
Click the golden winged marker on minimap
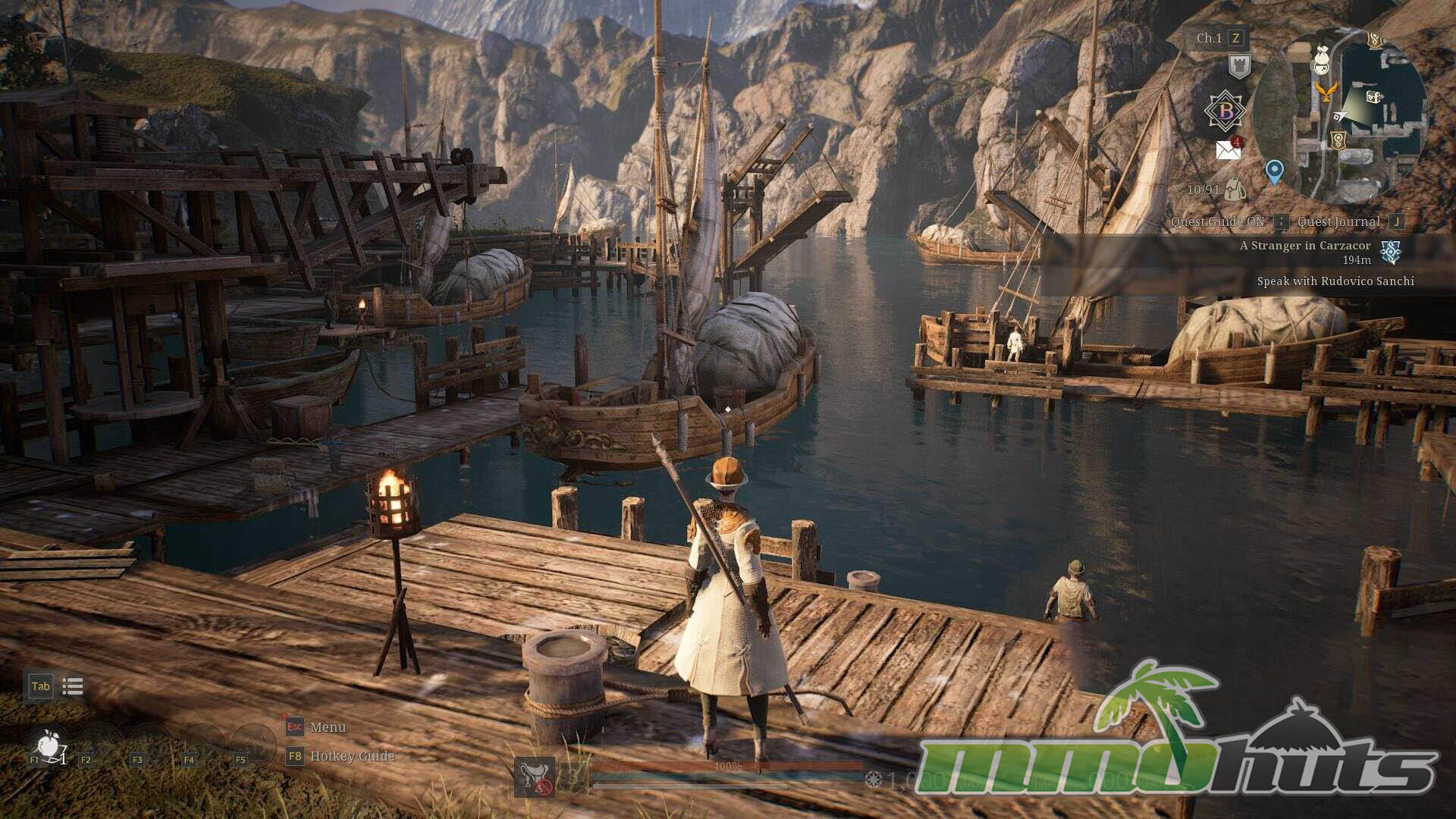(1325, 92)
